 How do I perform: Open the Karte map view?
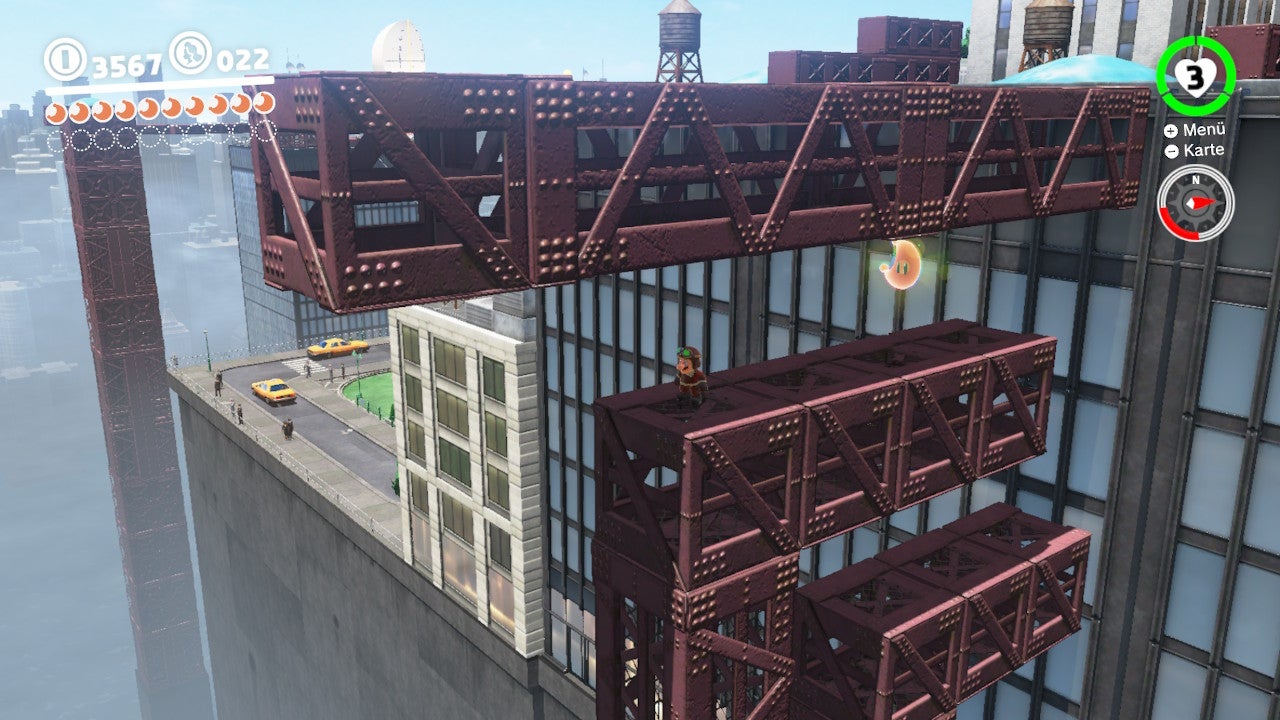(x=1203, y=150)
